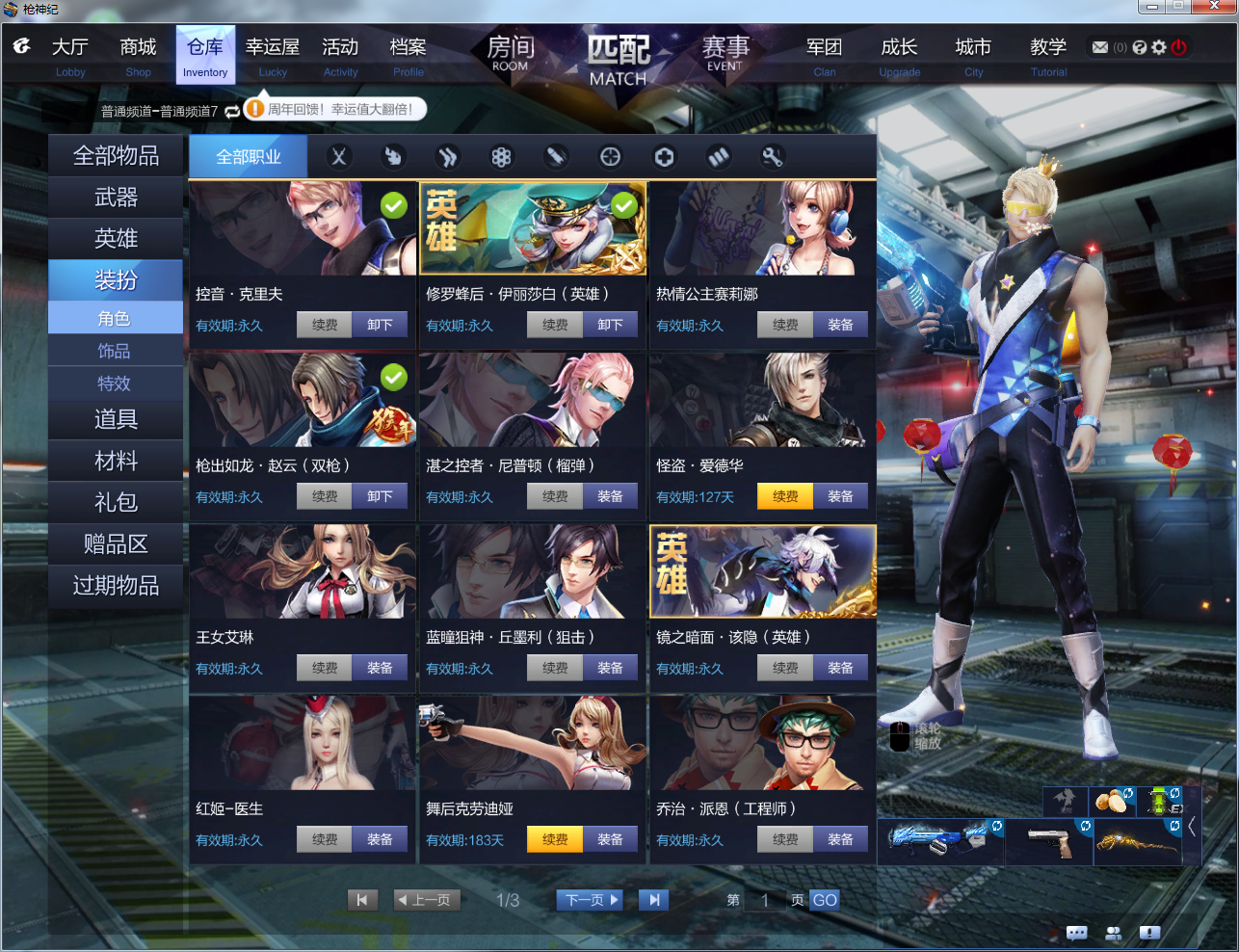Enter the 匹配 MATCH mode
The height and width of the screenshot is (952, 1239).
(619, 60)
